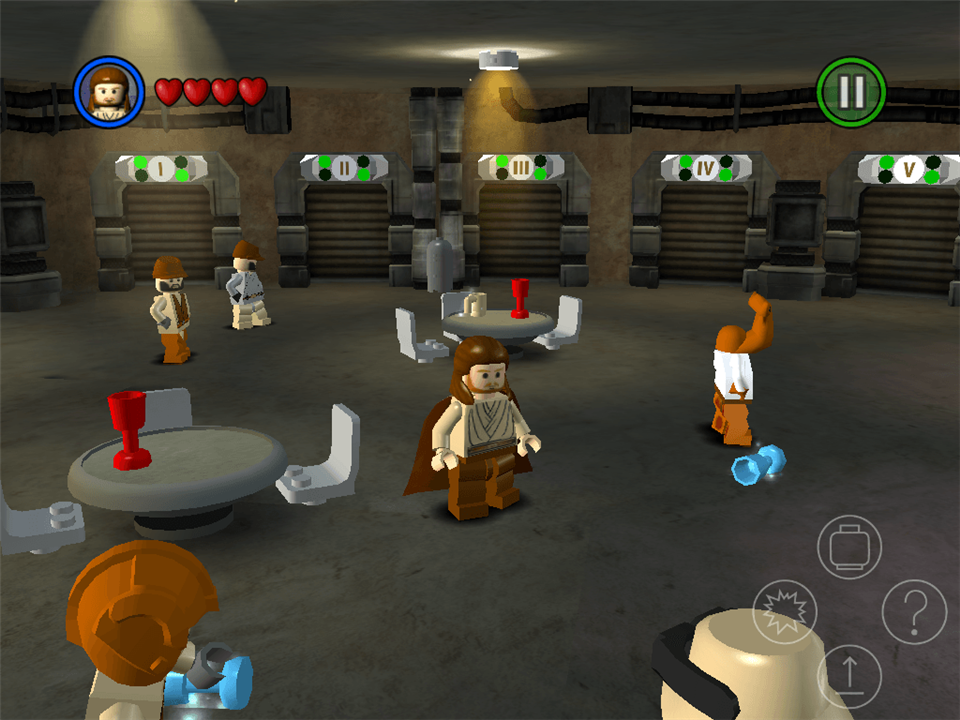960x720 pixels.
Task: Tap the Qui-Gon character portrait
Action: click(x=109, y=92)
